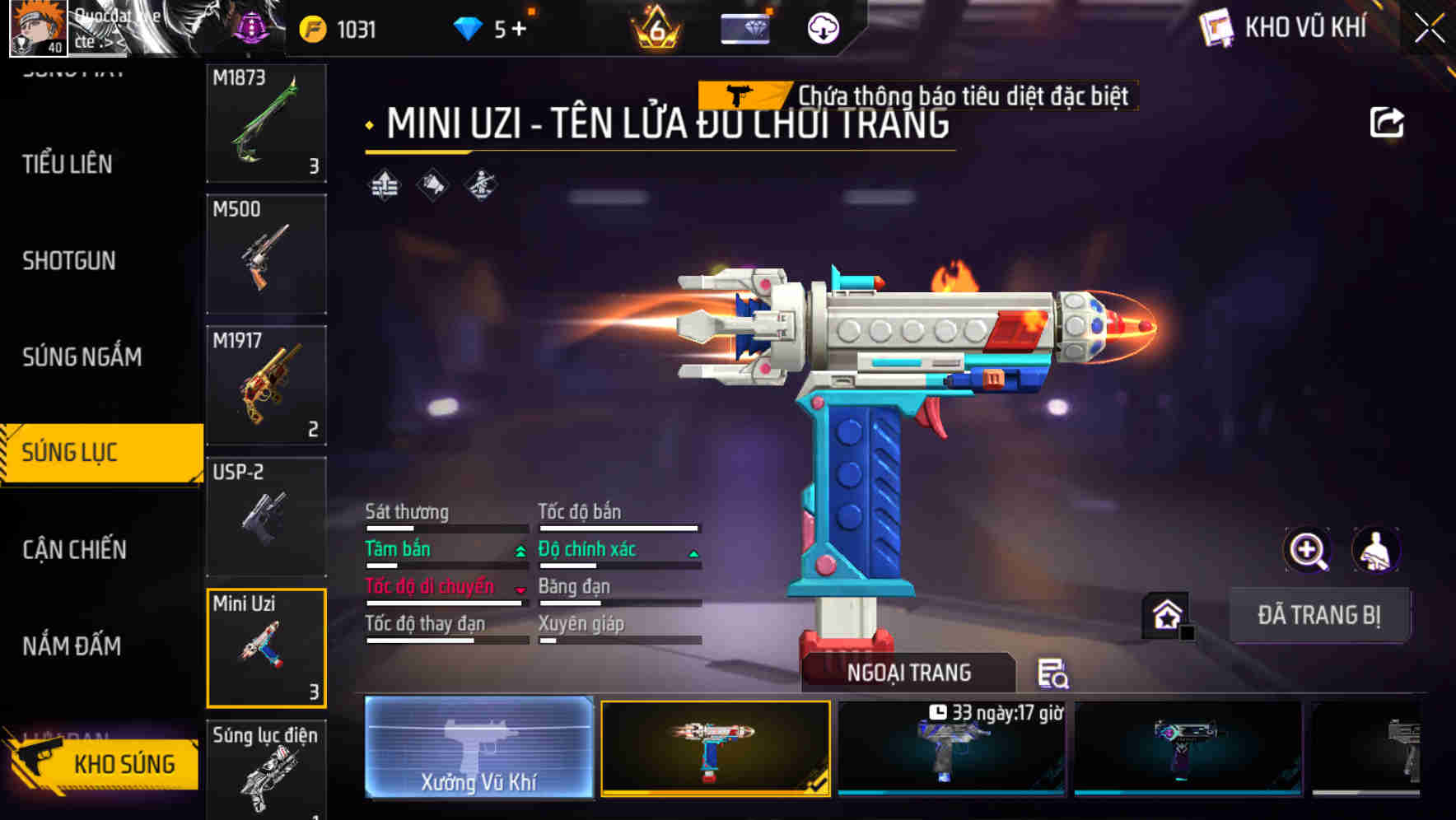
Task: Click the Đã Trang Bị button
Action: [x=1318, y=615]
